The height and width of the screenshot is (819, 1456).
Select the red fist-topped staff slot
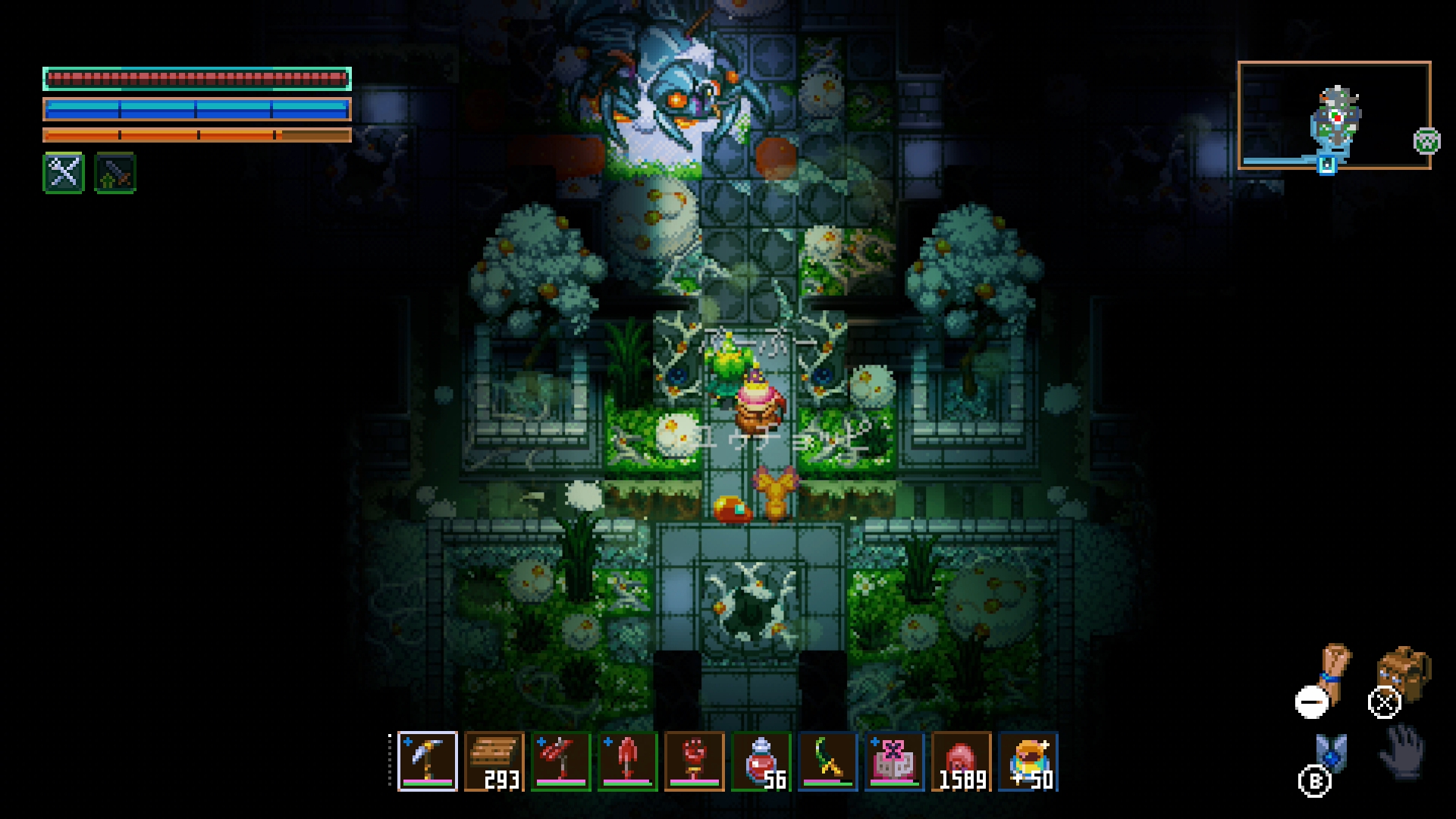(695, 761)
